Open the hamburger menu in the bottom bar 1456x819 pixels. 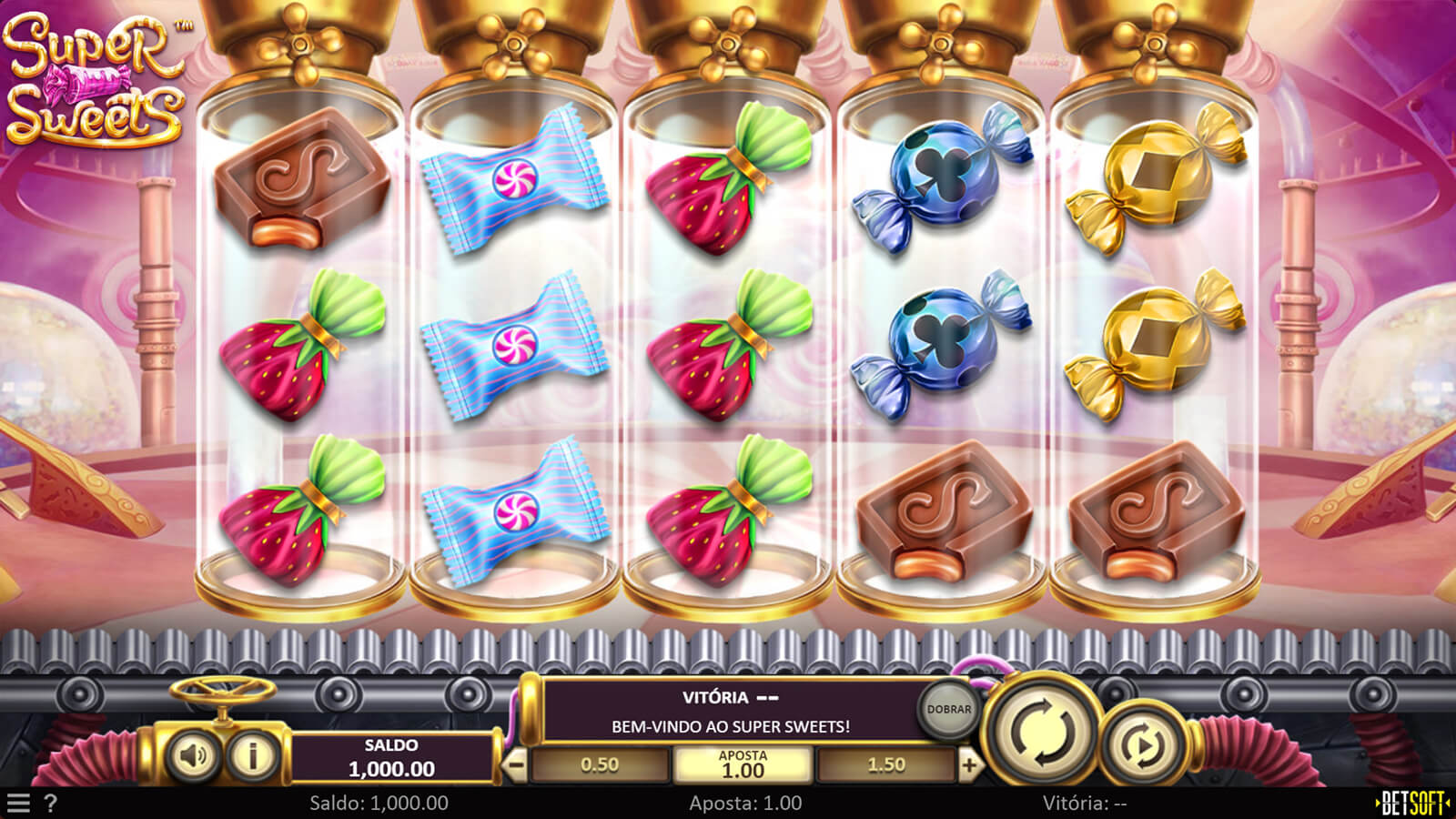(x=17, y=804)
